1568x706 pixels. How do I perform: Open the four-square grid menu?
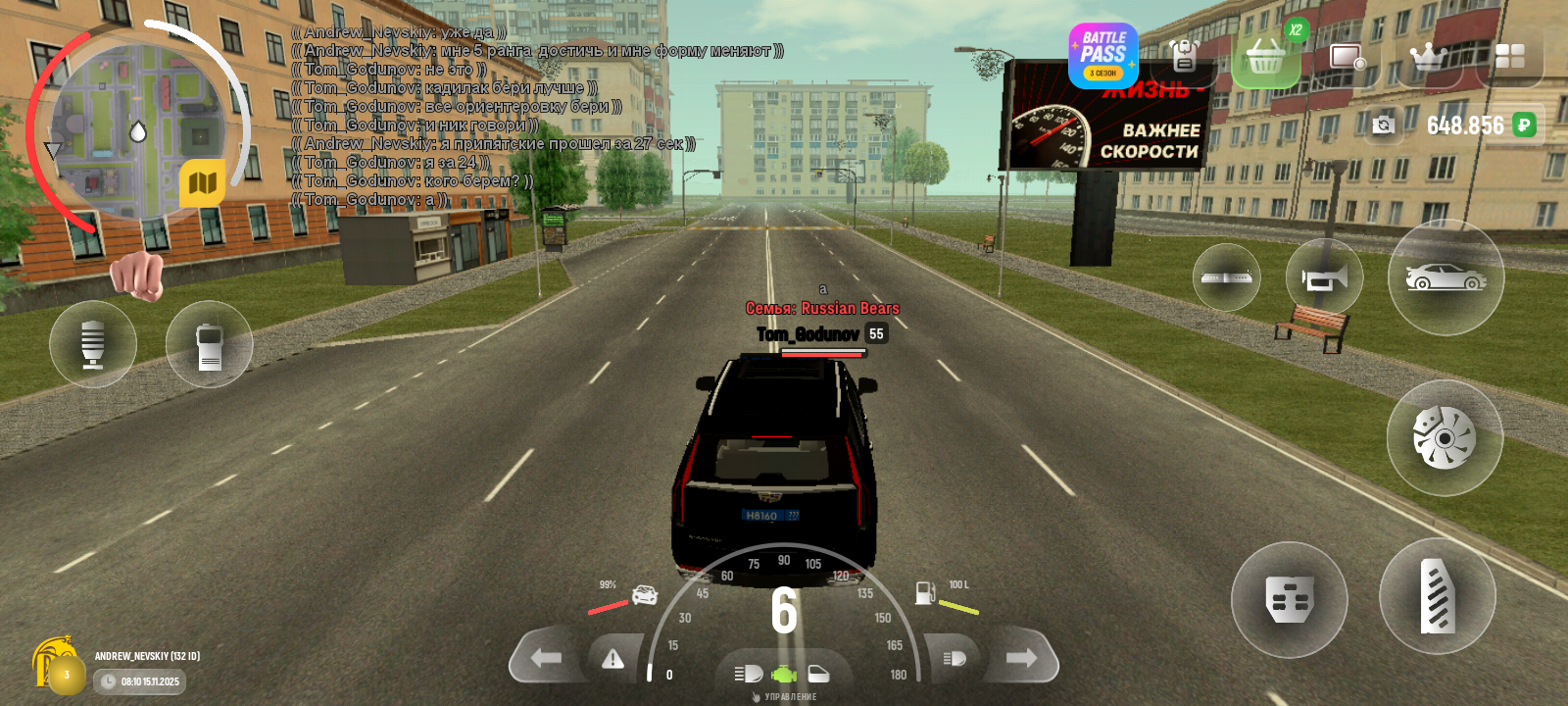tap(1509, 56)
